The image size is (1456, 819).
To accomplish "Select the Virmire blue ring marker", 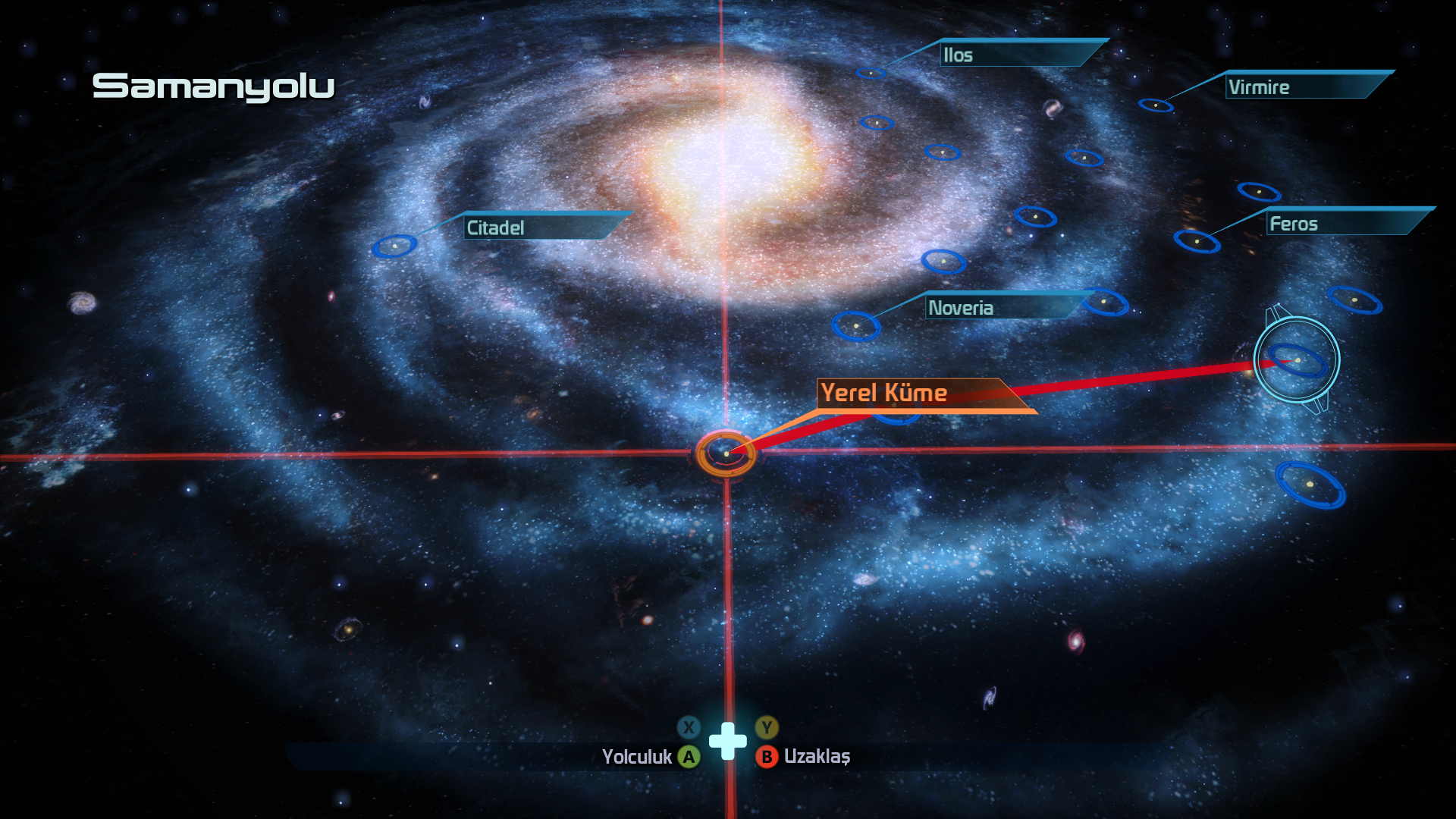I will (x=1156, y=105).
